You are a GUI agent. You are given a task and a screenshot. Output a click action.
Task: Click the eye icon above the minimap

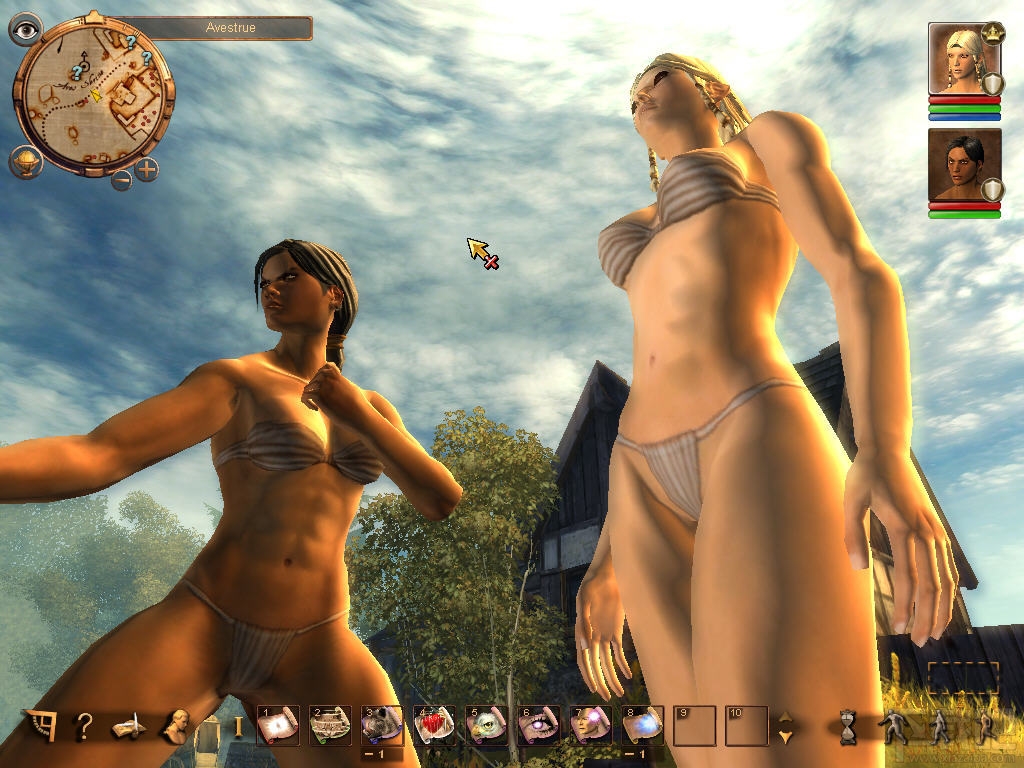(25, 29)
